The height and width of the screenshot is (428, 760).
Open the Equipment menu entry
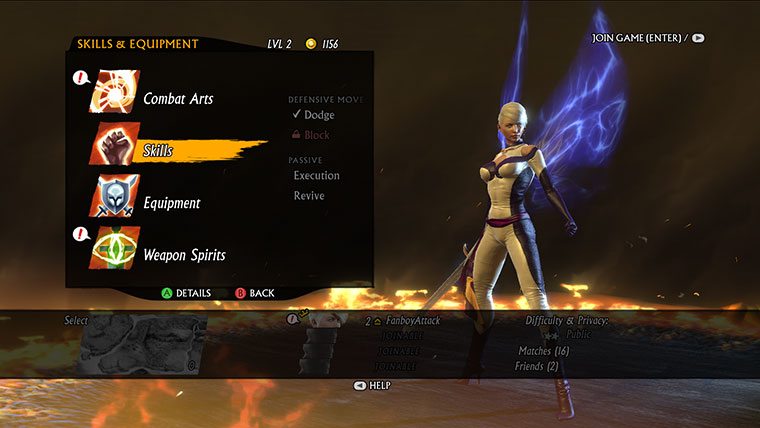click(x=171, y=203)
